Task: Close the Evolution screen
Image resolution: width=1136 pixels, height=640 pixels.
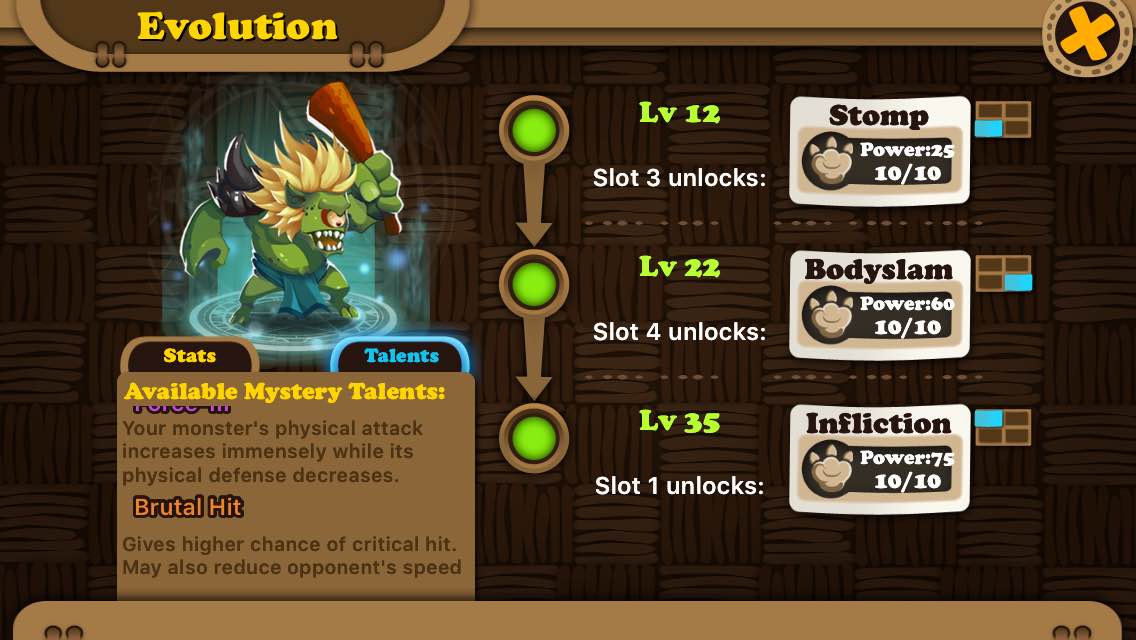Action: tap(1088, 37)
